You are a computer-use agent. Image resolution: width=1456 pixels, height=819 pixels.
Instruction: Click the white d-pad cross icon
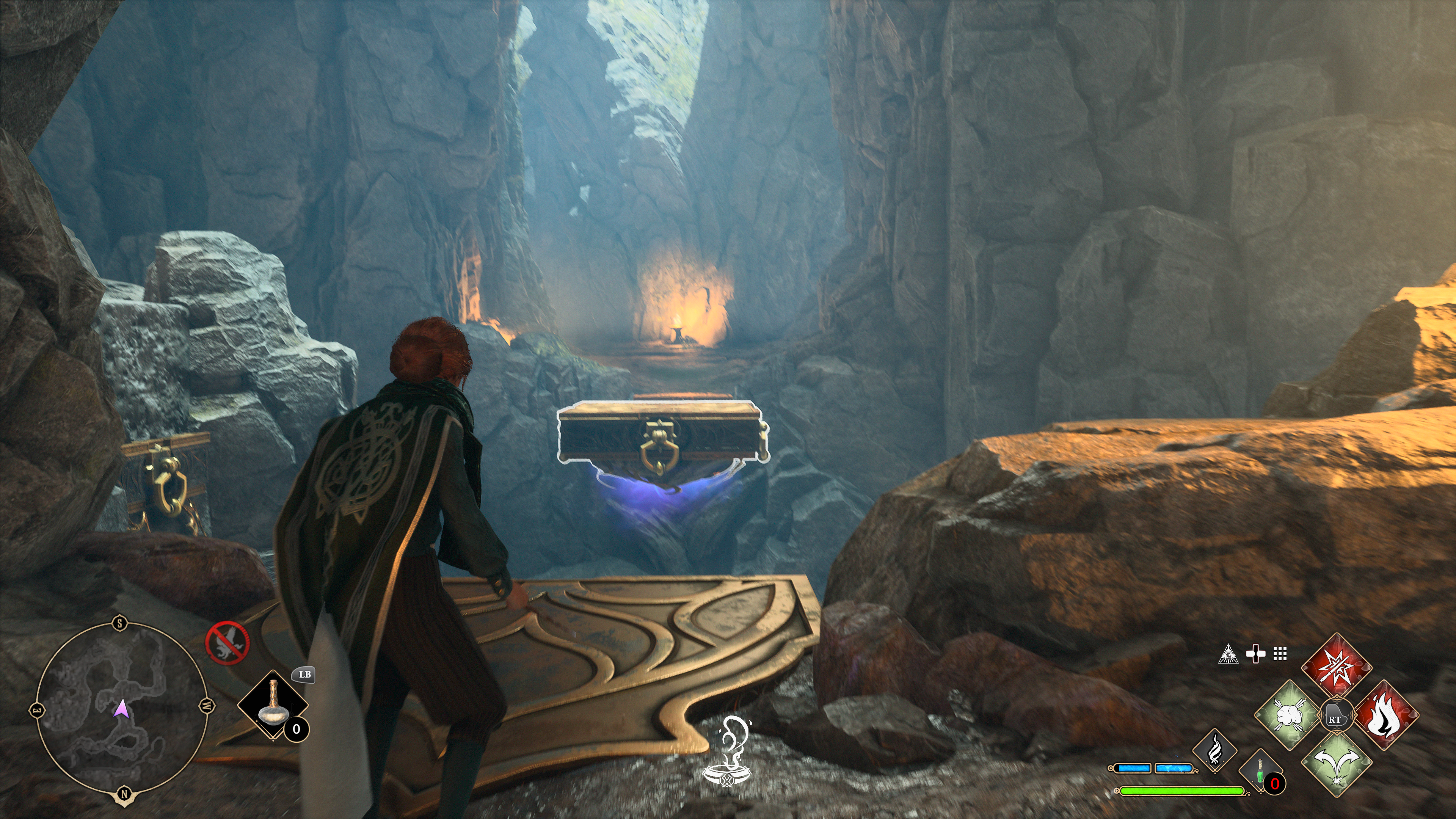click(x=1255, y=654)
